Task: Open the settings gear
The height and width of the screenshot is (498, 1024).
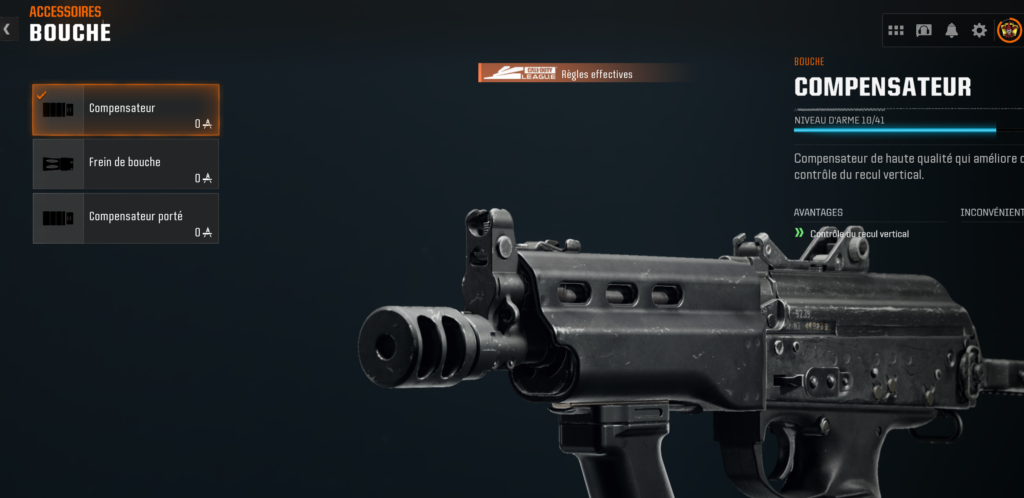Action: click(x=979, y=30)
